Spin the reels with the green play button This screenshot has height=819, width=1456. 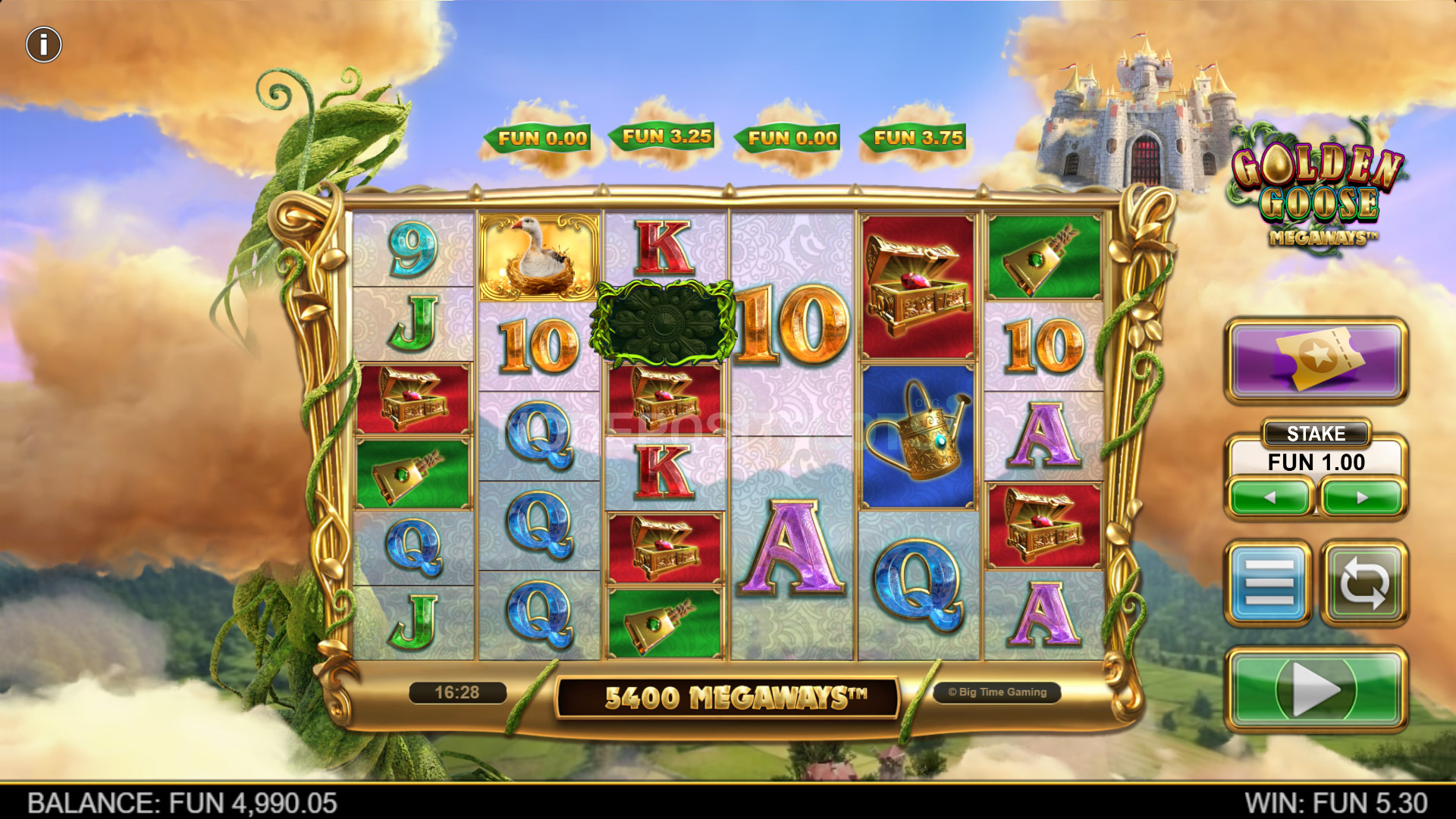(1316, 689)
